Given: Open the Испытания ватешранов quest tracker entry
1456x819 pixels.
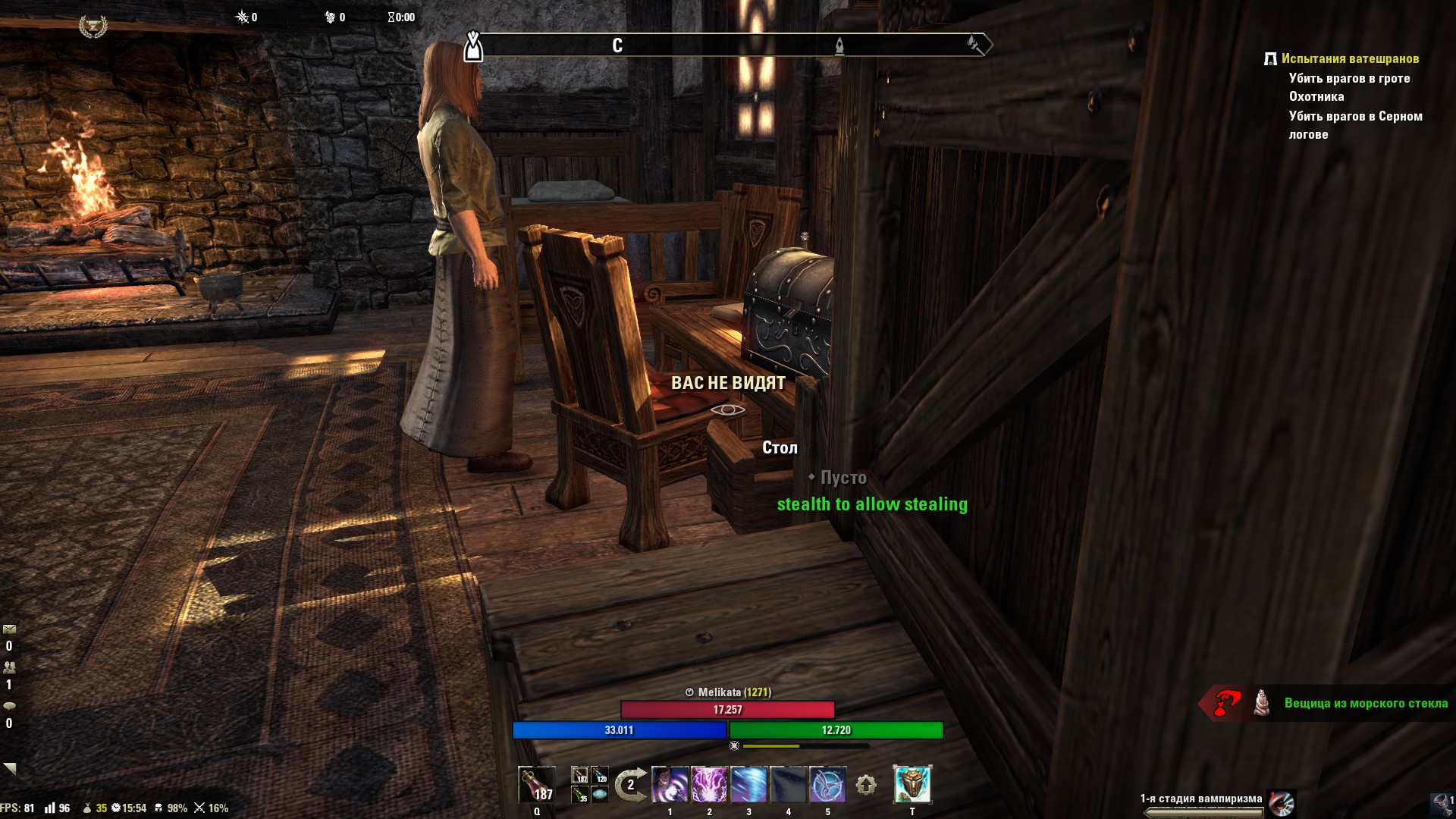Looking at the screenshot, I should (x=1350, y=58).
